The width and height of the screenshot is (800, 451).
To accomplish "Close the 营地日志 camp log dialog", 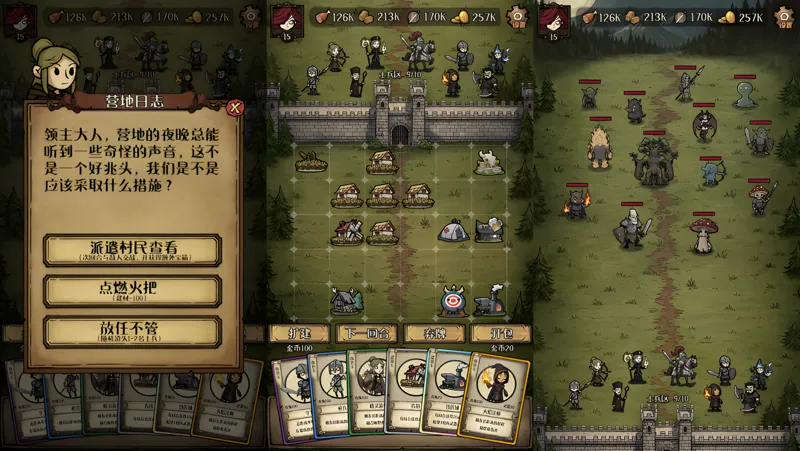I will [235, 107].
